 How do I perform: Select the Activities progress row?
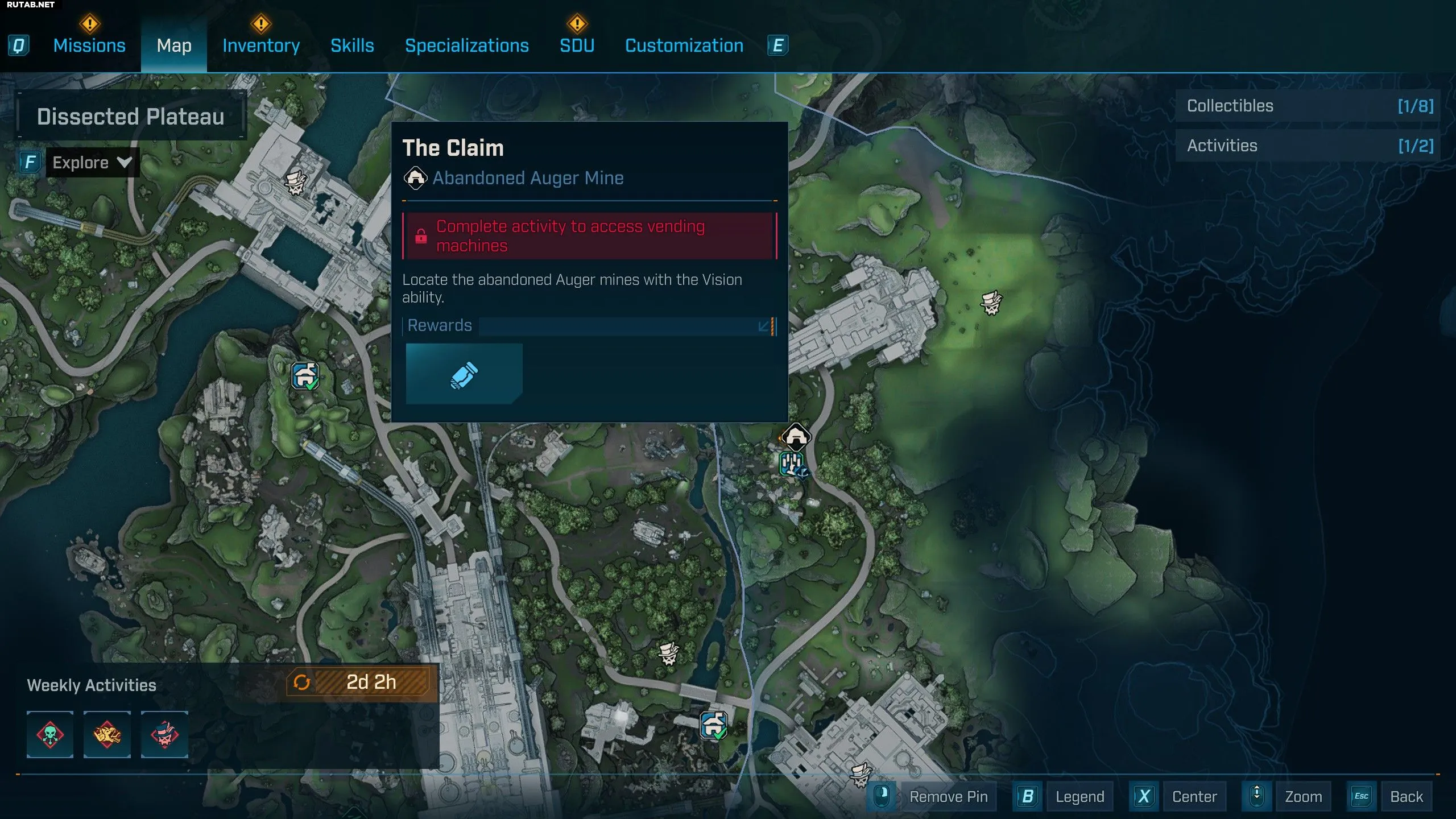1308,146
